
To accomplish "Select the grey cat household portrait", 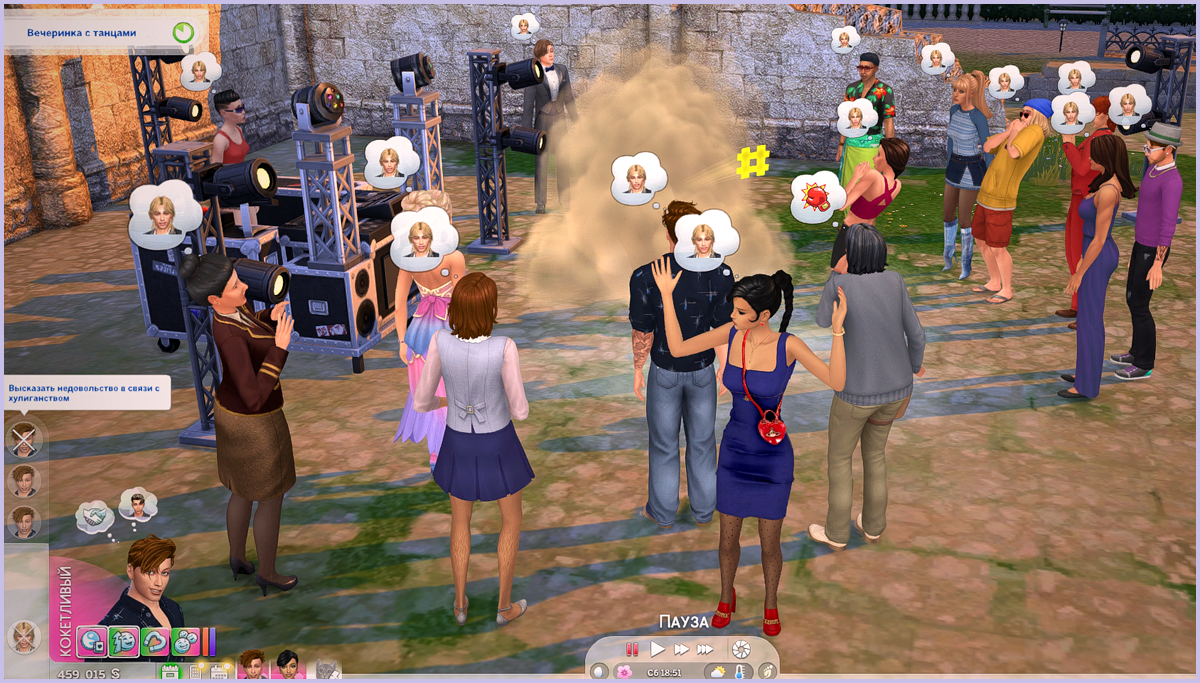I will [x=327, y=670].
